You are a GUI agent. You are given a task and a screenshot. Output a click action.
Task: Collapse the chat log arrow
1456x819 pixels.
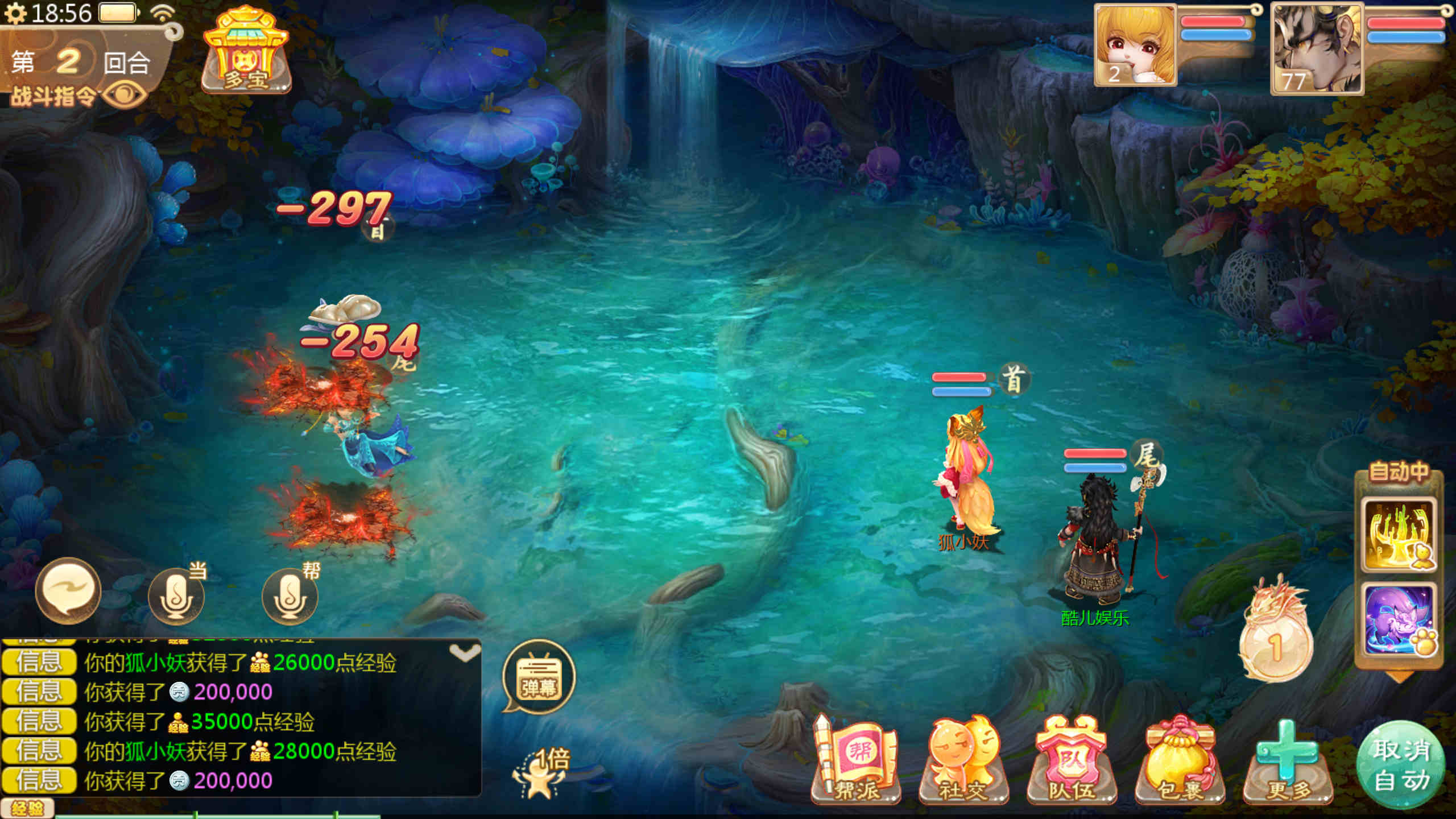[x=465, y=653]
